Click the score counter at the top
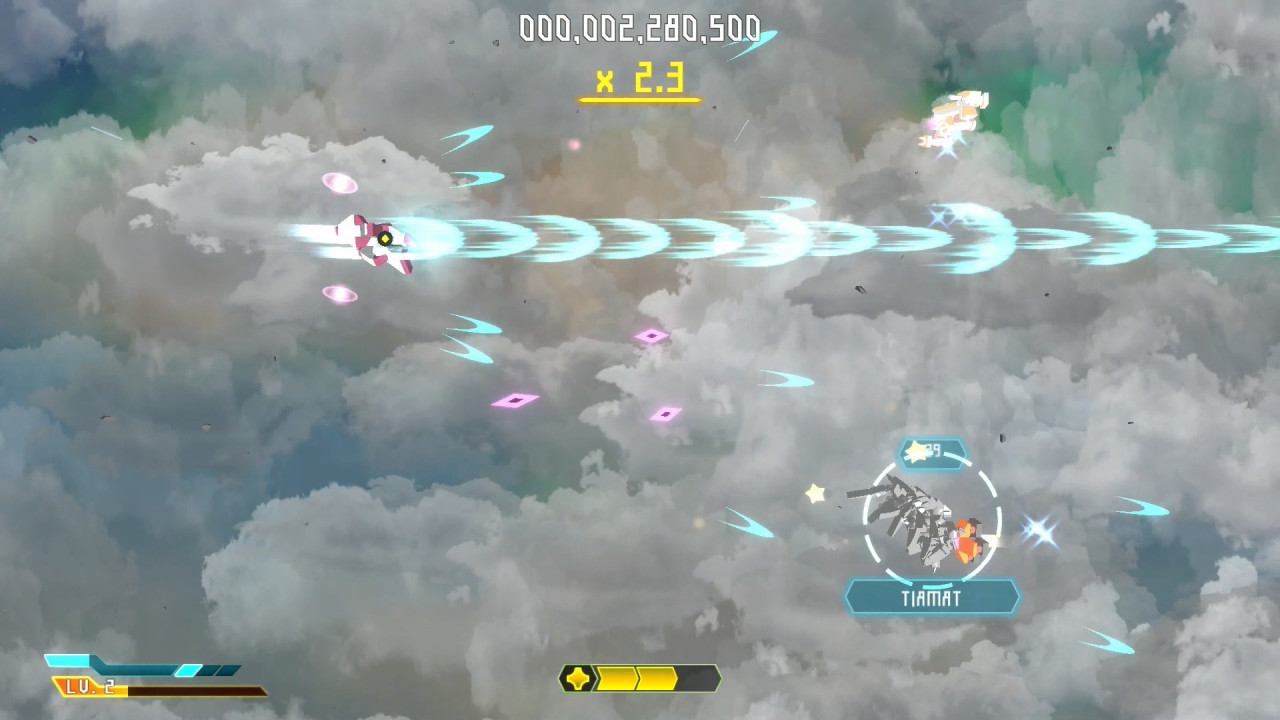The height and width of the screenshot is (720, 1280). 640,28
